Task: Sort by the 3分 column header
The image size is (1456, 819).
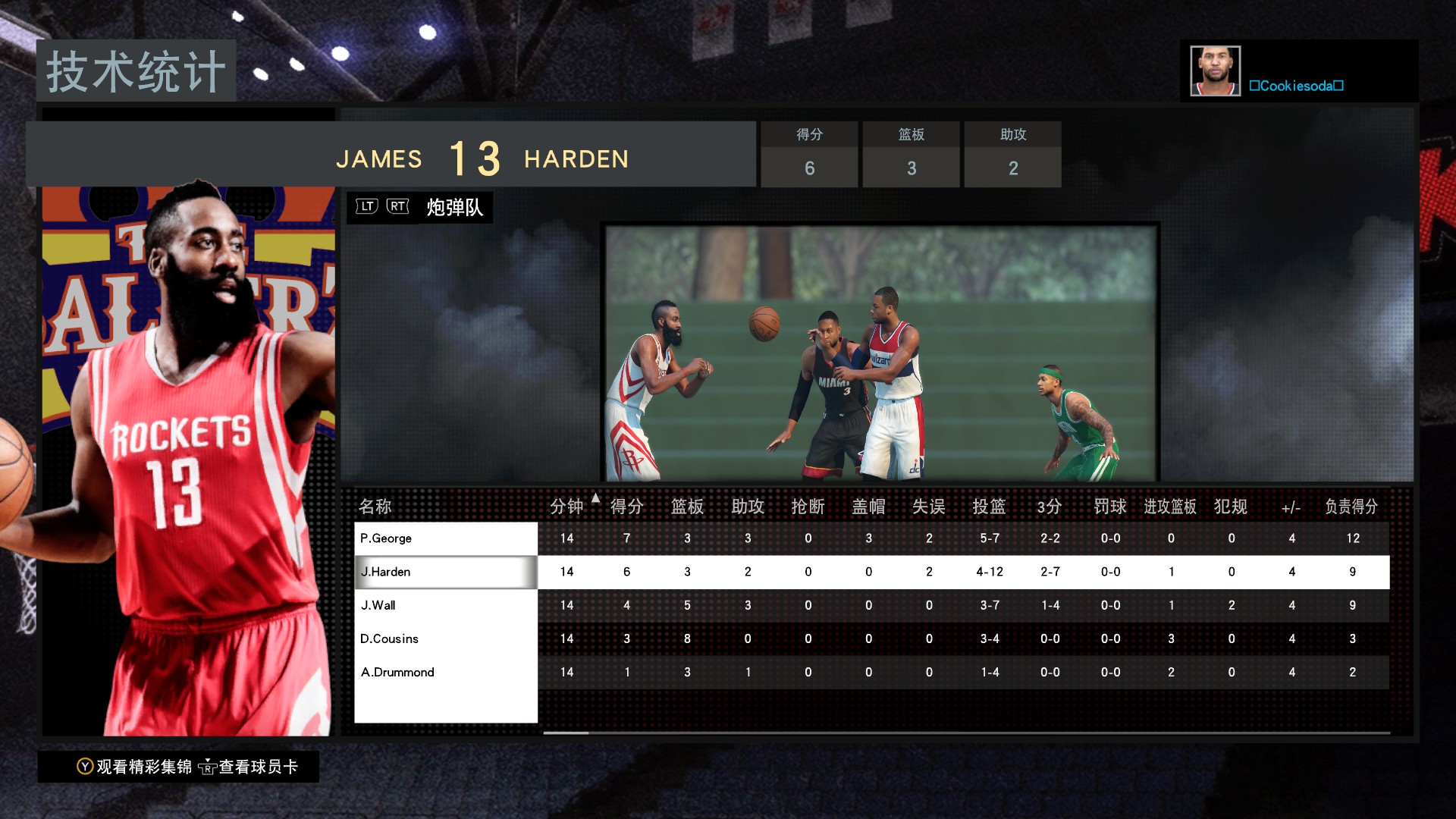Action: click(1050, 506)
